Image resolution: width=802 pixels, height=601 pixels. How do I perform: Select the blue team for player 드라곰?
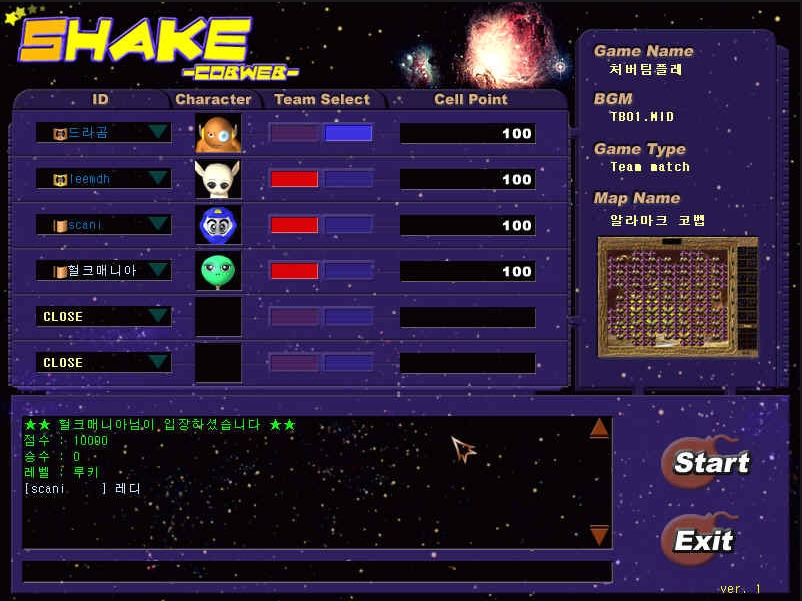[x=348, y=133]
